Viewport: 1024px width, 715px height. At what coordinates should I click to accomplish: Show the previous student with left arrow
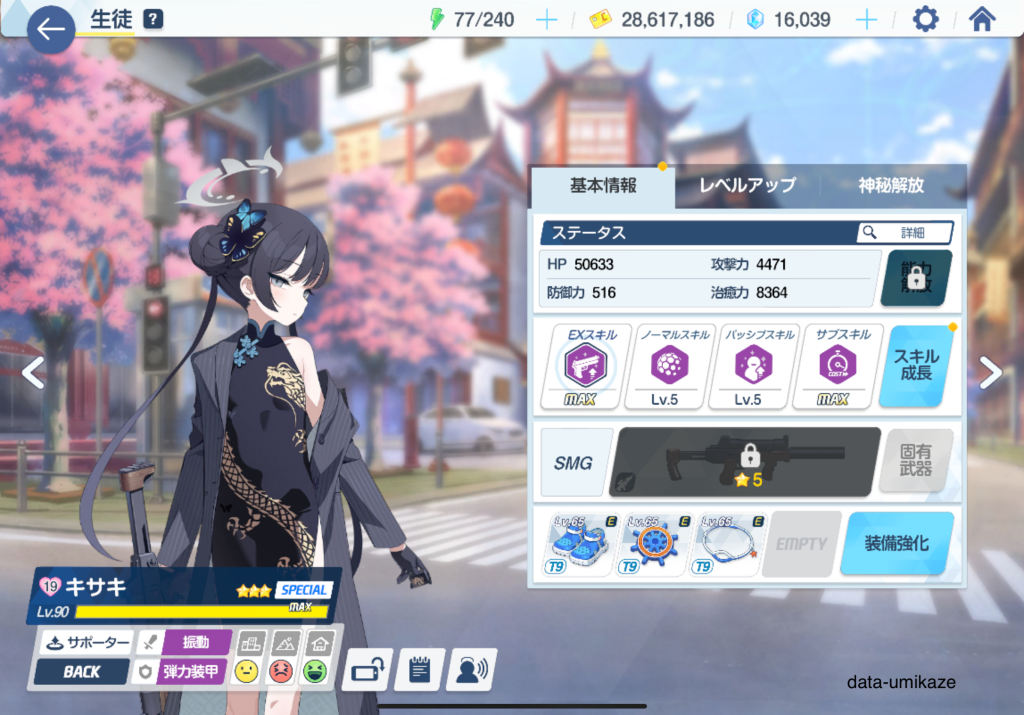33,373
